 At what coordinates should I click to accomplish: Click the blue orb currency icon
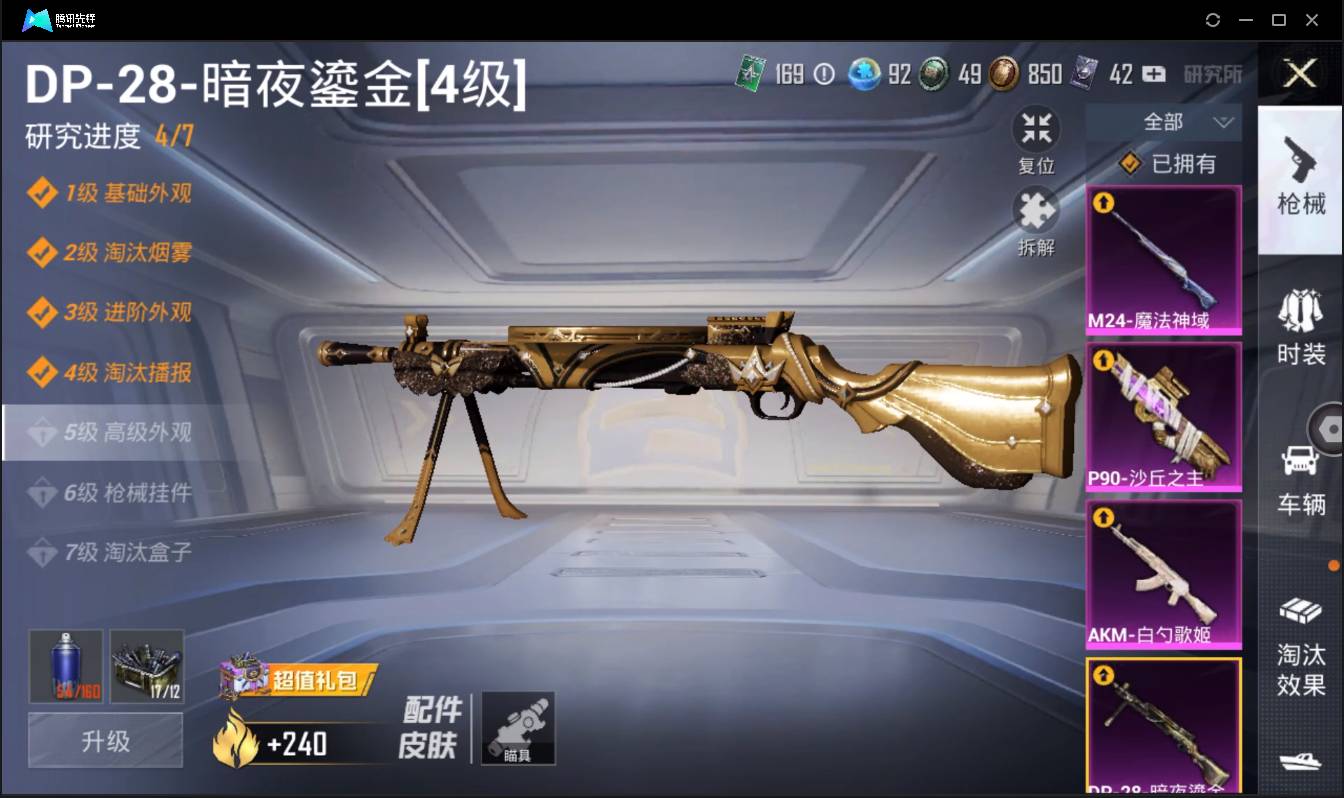click(x=863, y=74)
